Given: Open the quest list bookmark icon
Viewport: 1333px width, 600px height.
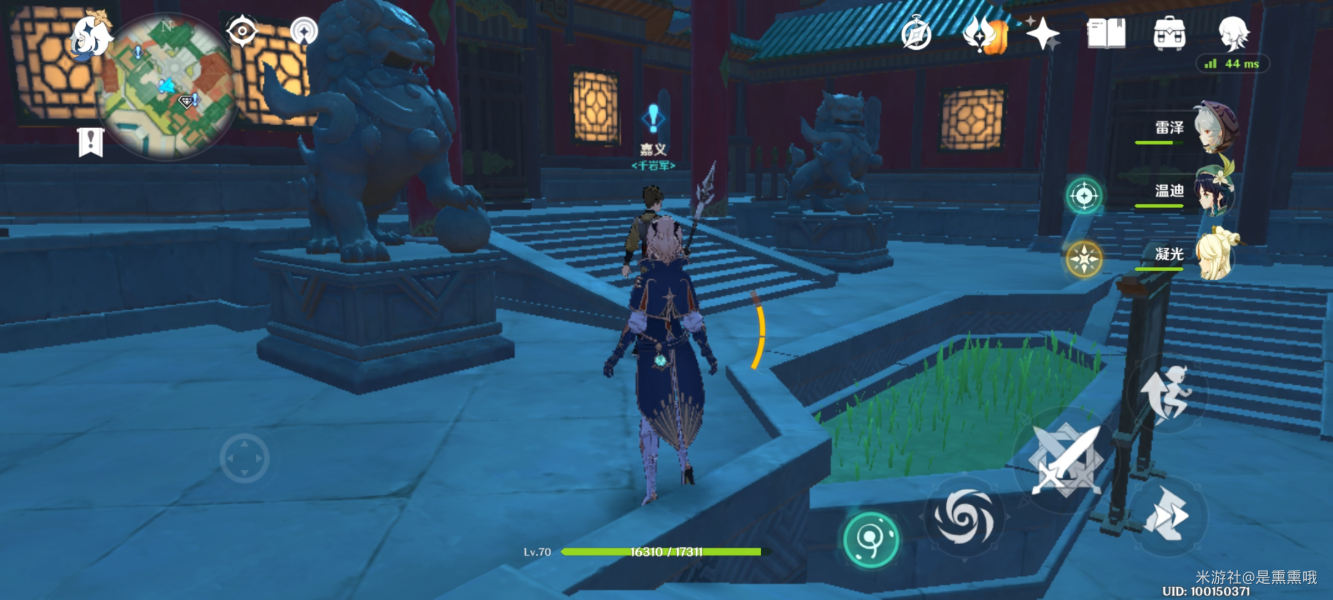Looking at the screenshot, I should 91,143.
